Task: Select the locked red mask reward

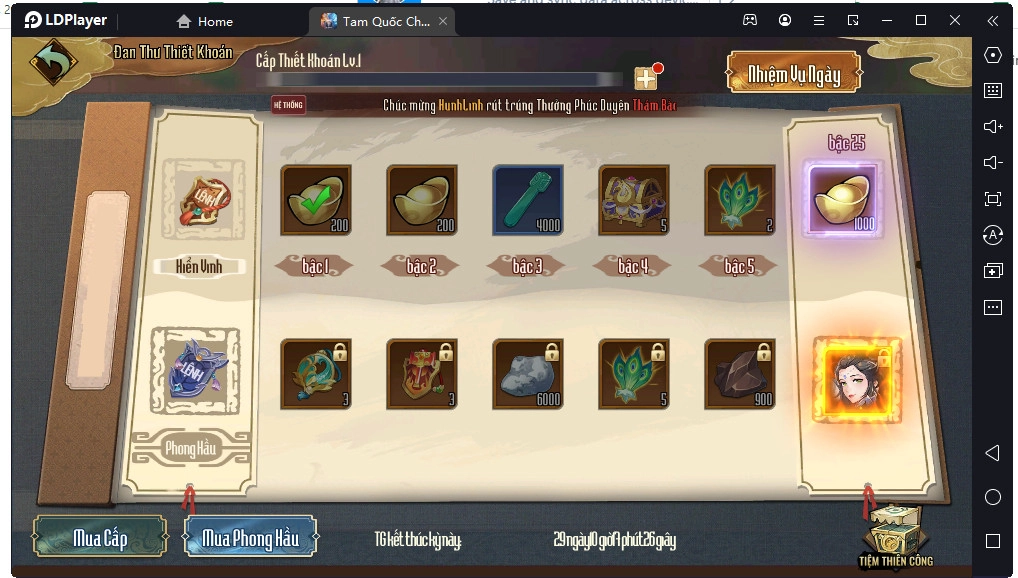Action: click(422, 373)
